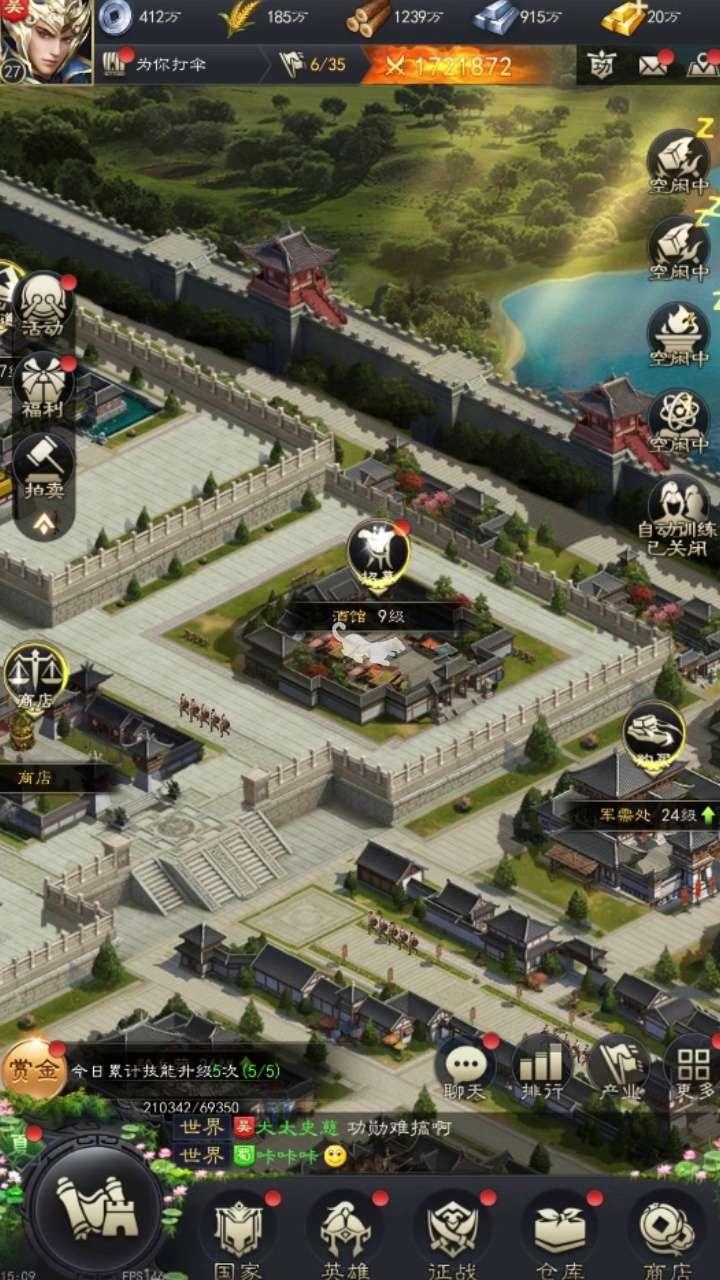Go to world map via castle scroll button
The width and height of the screenshot is (720, 1280).
pyautogui.click(x=96, y=1210)
